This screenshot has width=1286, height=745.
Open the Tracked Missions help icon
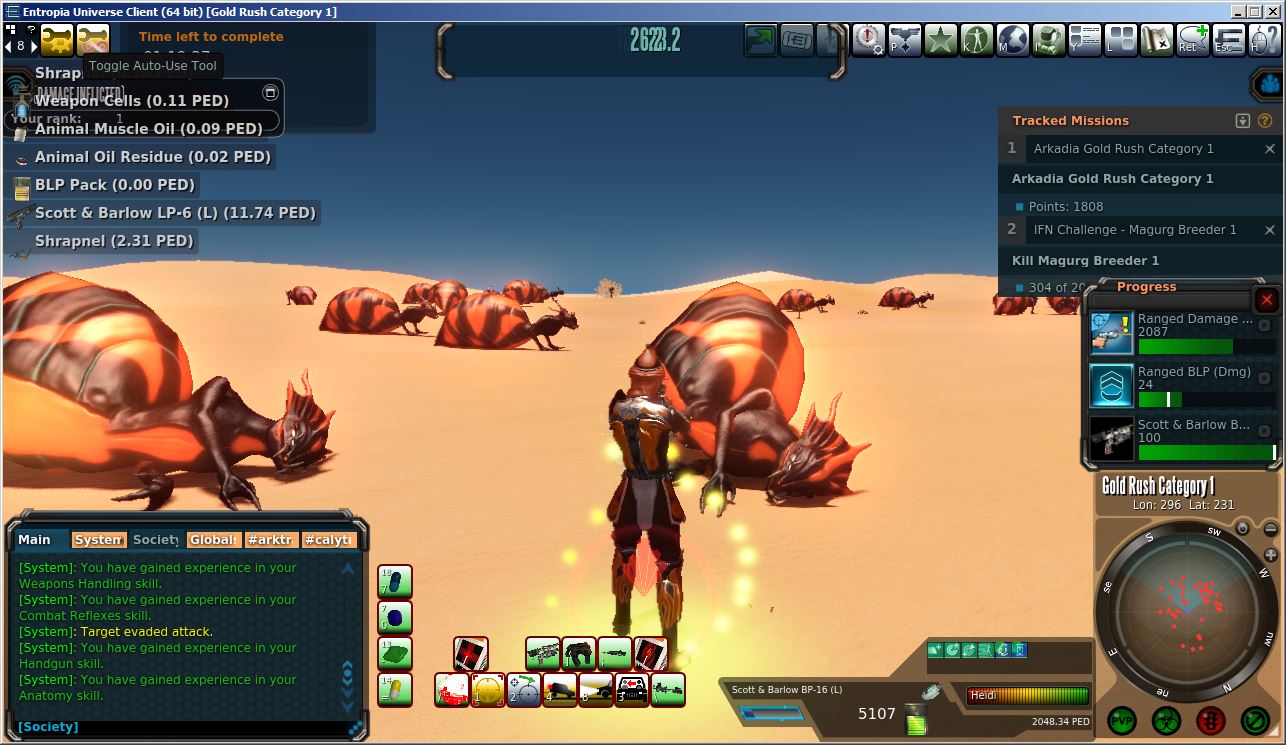(x=1264, y=121)
